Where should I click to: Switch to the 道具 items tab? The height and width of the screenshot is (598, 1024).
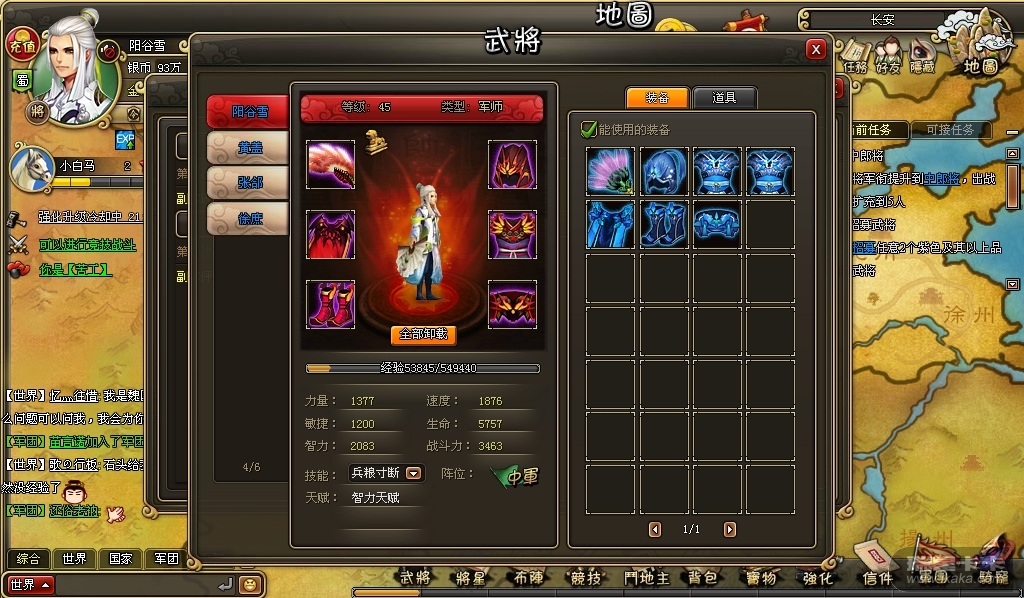pyautogui.click(x=724, y=98)
